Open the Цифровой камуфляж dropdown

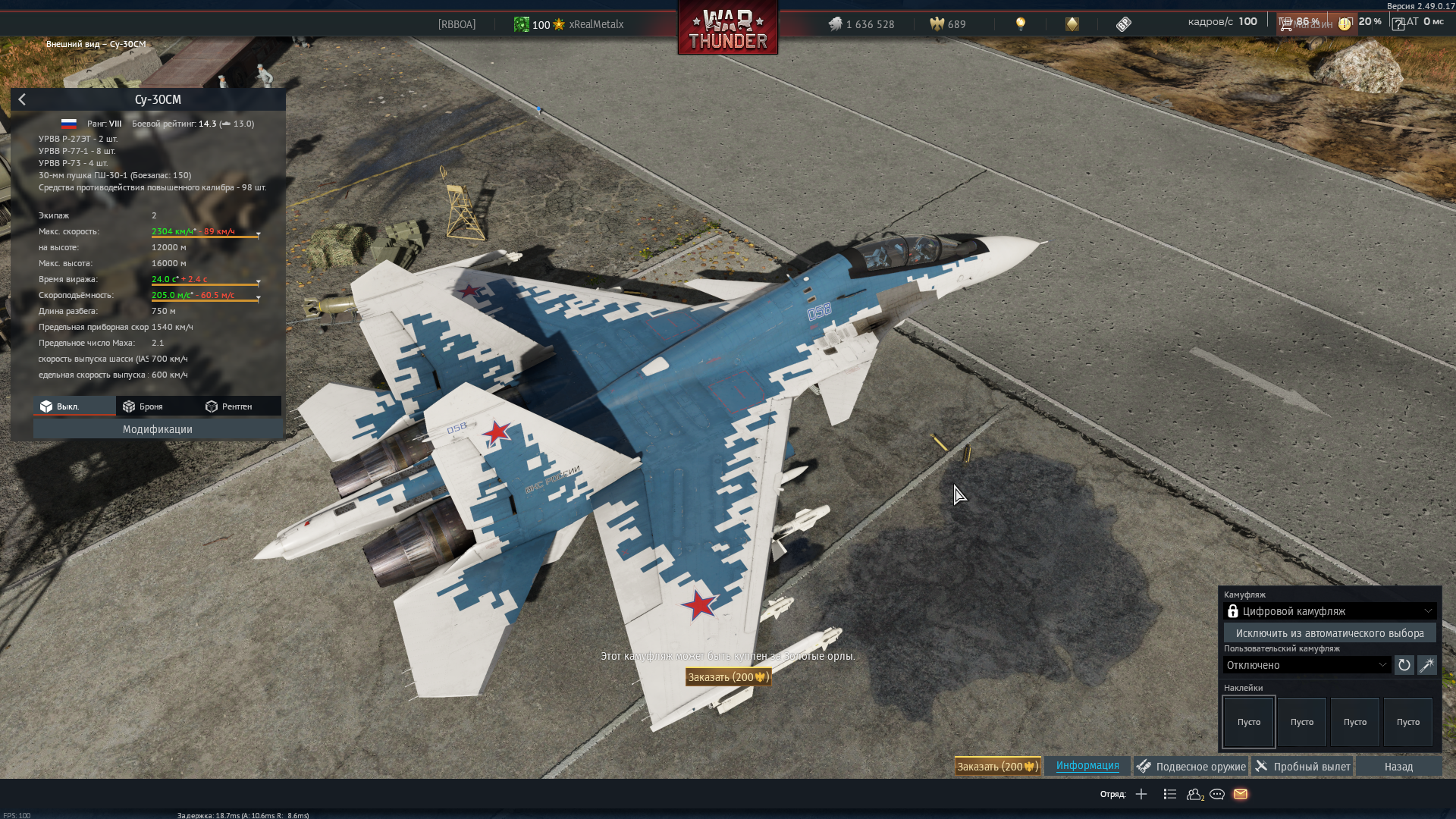pos(1329,611)
